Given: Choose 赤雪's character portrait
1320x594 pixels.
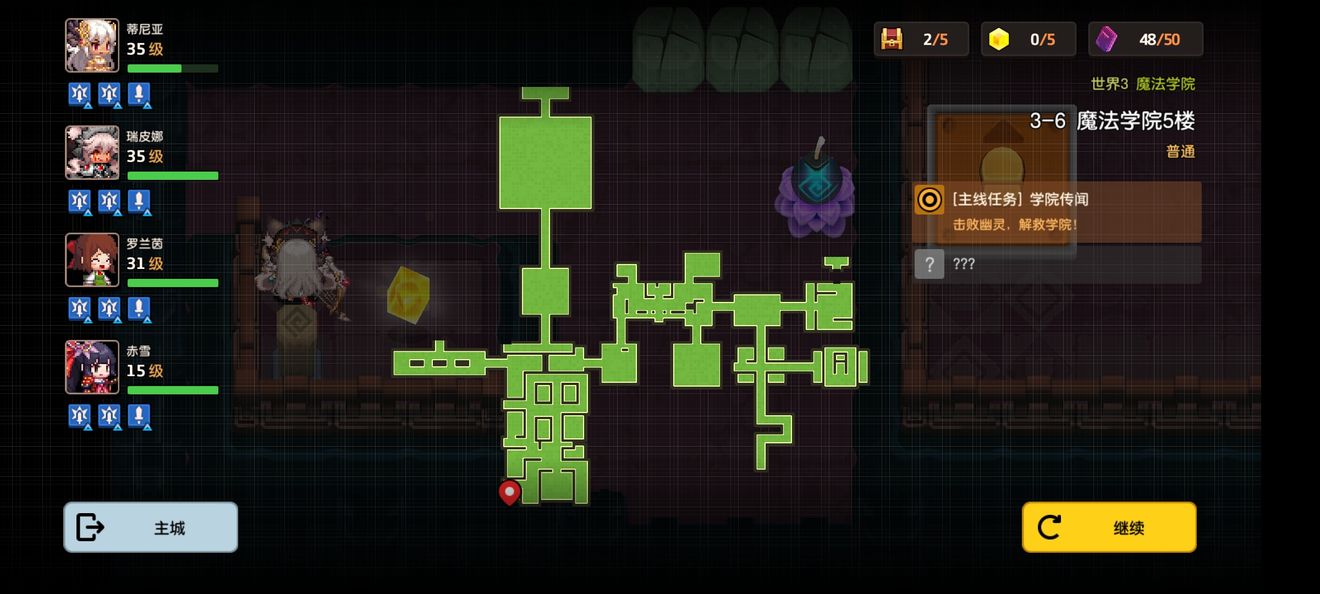Looking at the screenshot, I should [92, 367].
